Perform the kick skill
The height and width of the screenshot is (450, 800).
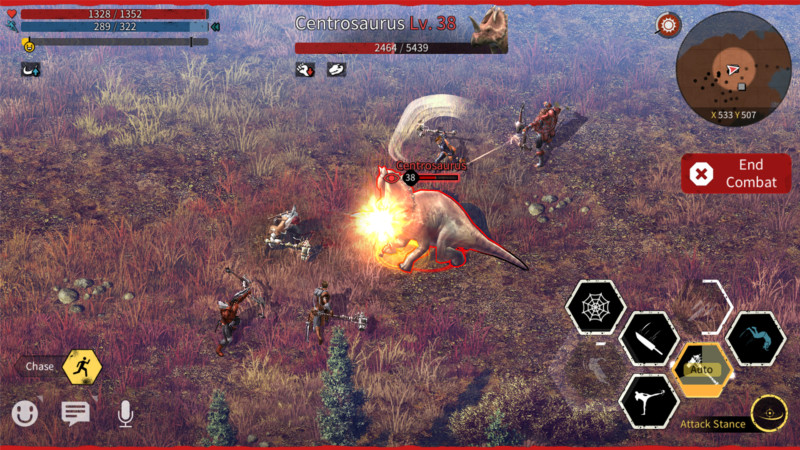coord(648,401)
